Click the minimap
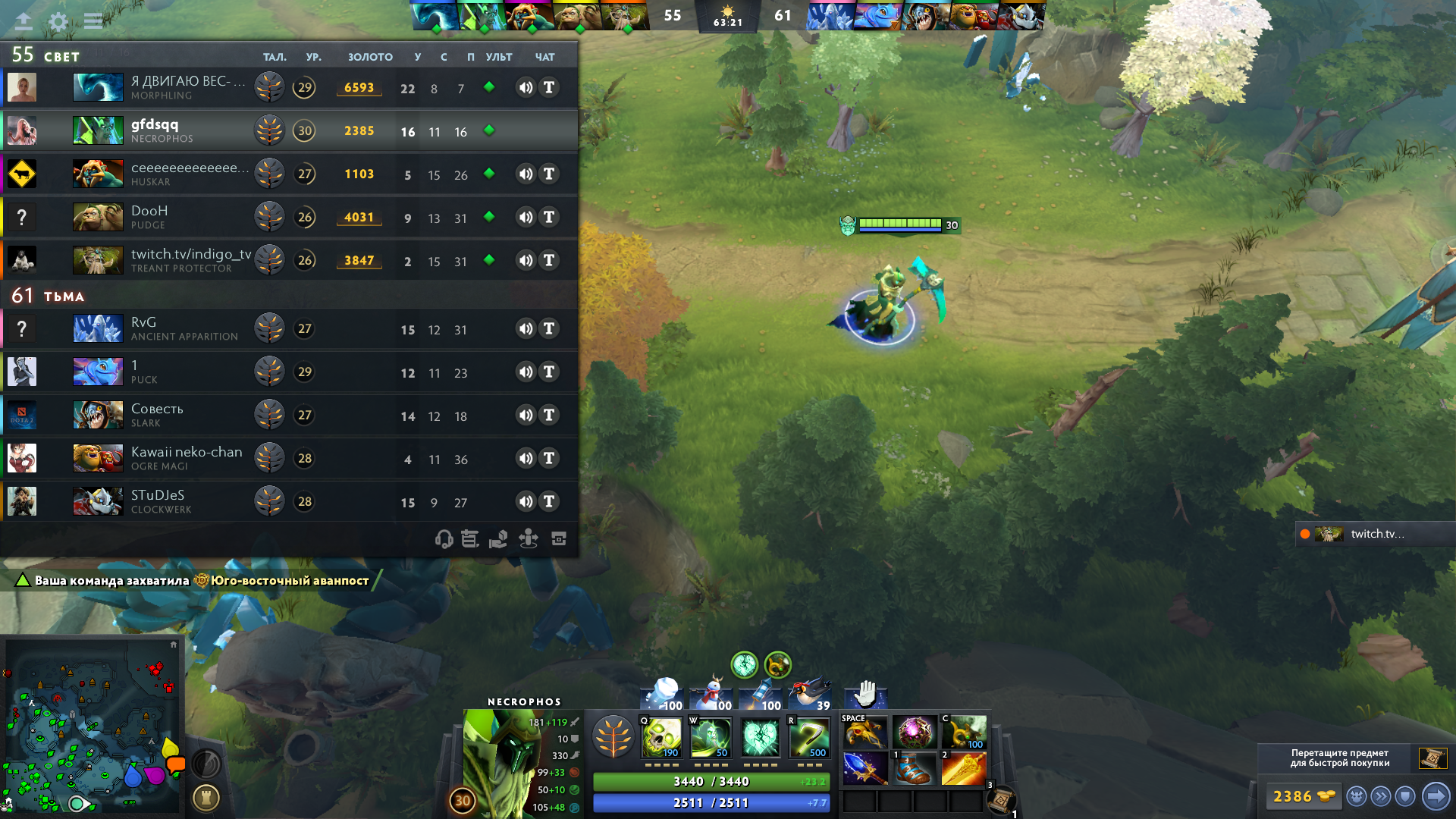 point(93,726)
